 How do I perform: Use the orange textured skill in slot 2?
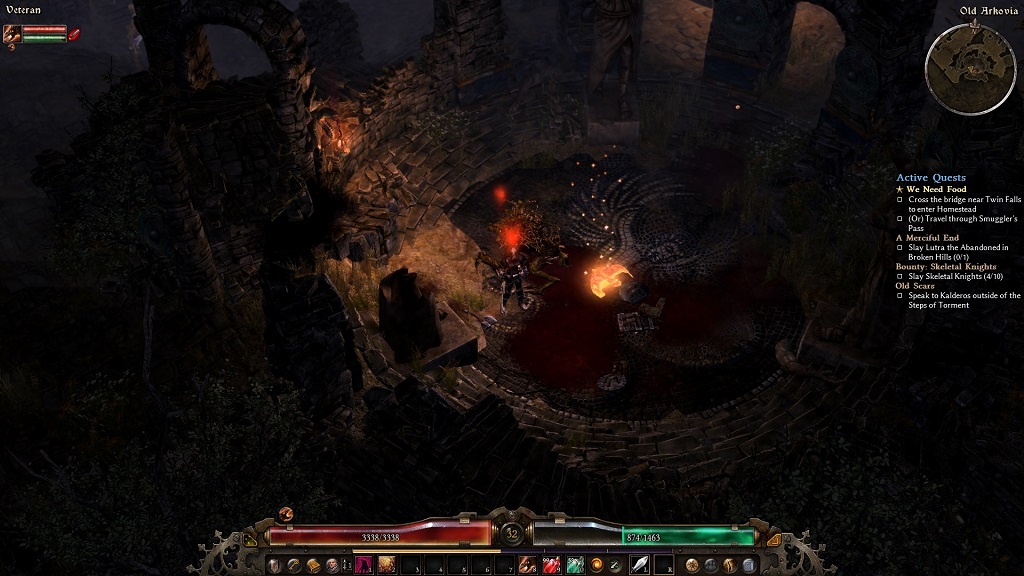coord(386,565)
